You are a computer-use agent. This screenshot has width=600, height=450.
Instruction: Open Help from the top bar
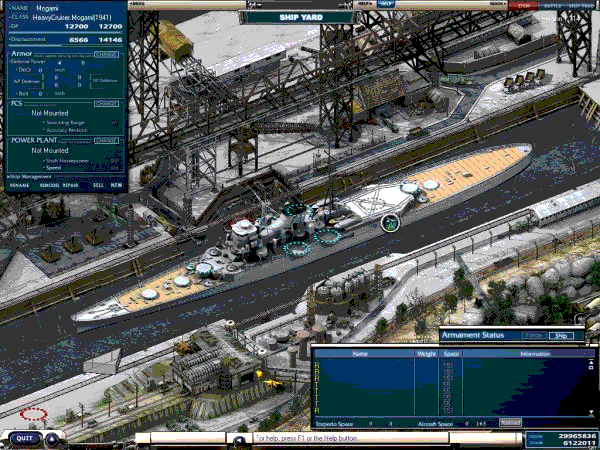(387, 4)
